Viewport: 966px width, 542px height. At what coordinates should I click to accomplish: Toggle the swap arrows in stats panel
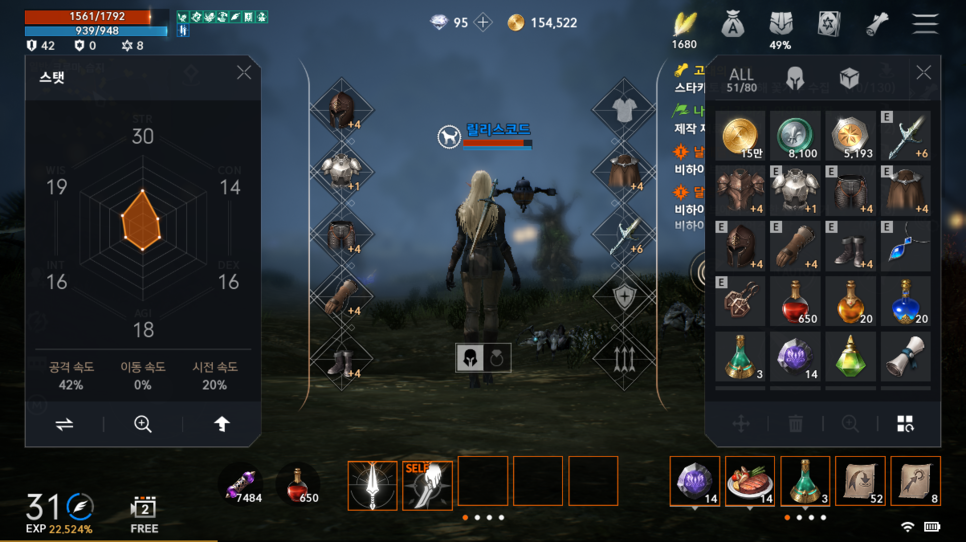click(x=64, y=424)
